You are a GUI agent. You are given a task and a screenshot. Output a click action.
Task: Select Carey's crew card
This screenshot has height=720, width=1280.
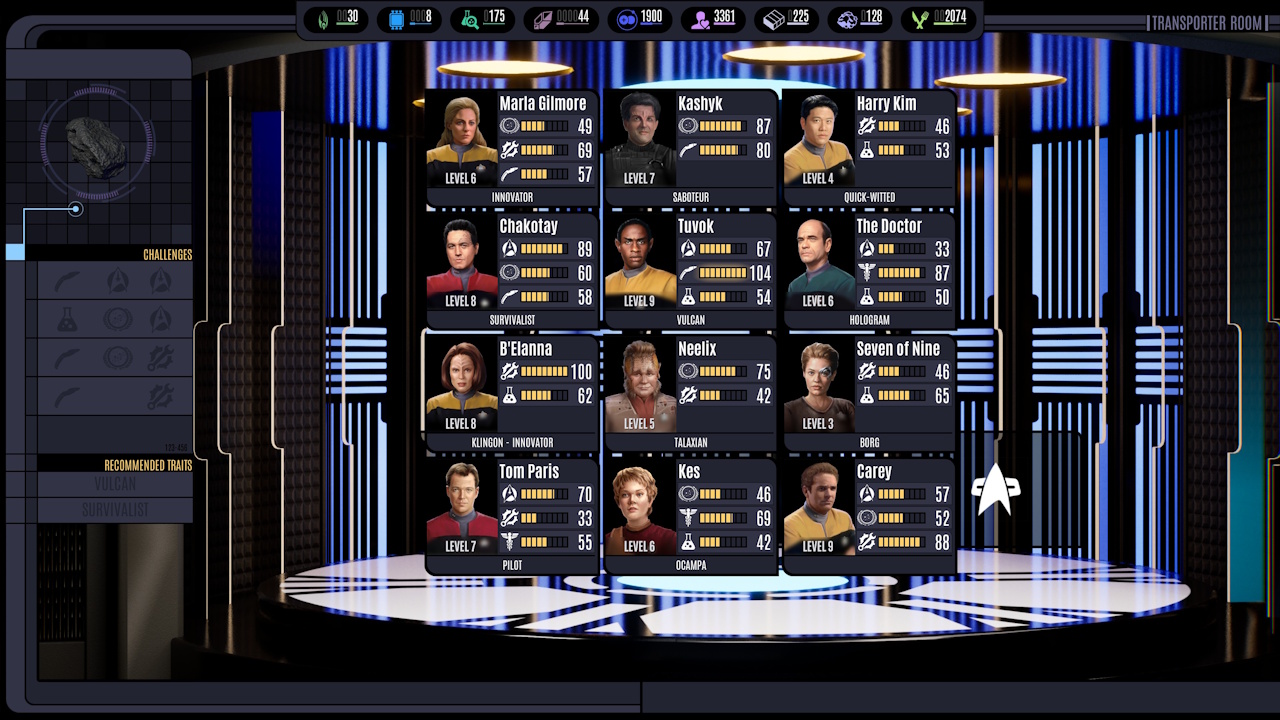[x=868, y=516]
